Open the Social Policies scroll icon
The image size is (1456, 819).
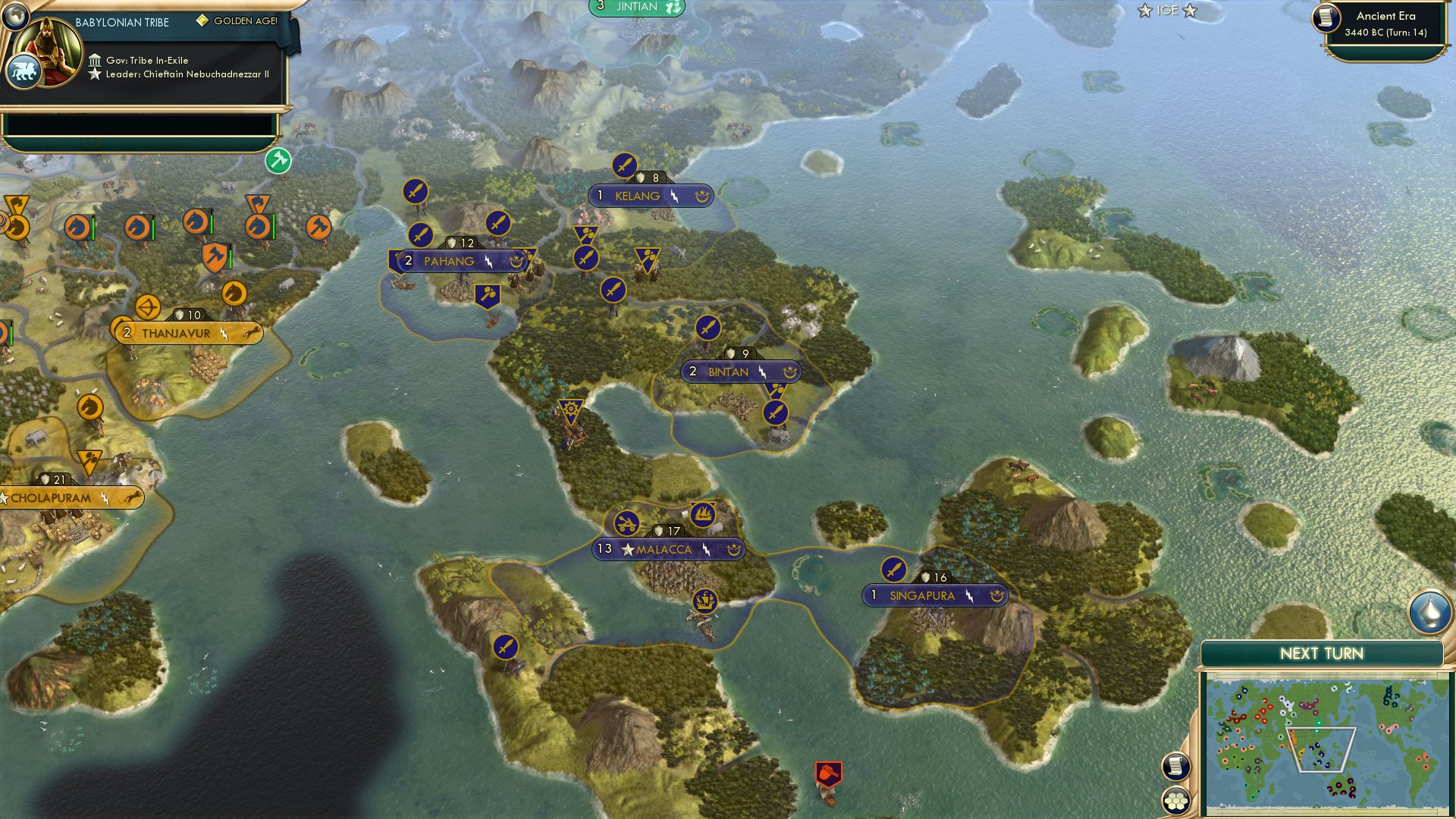pos(1175,767)
